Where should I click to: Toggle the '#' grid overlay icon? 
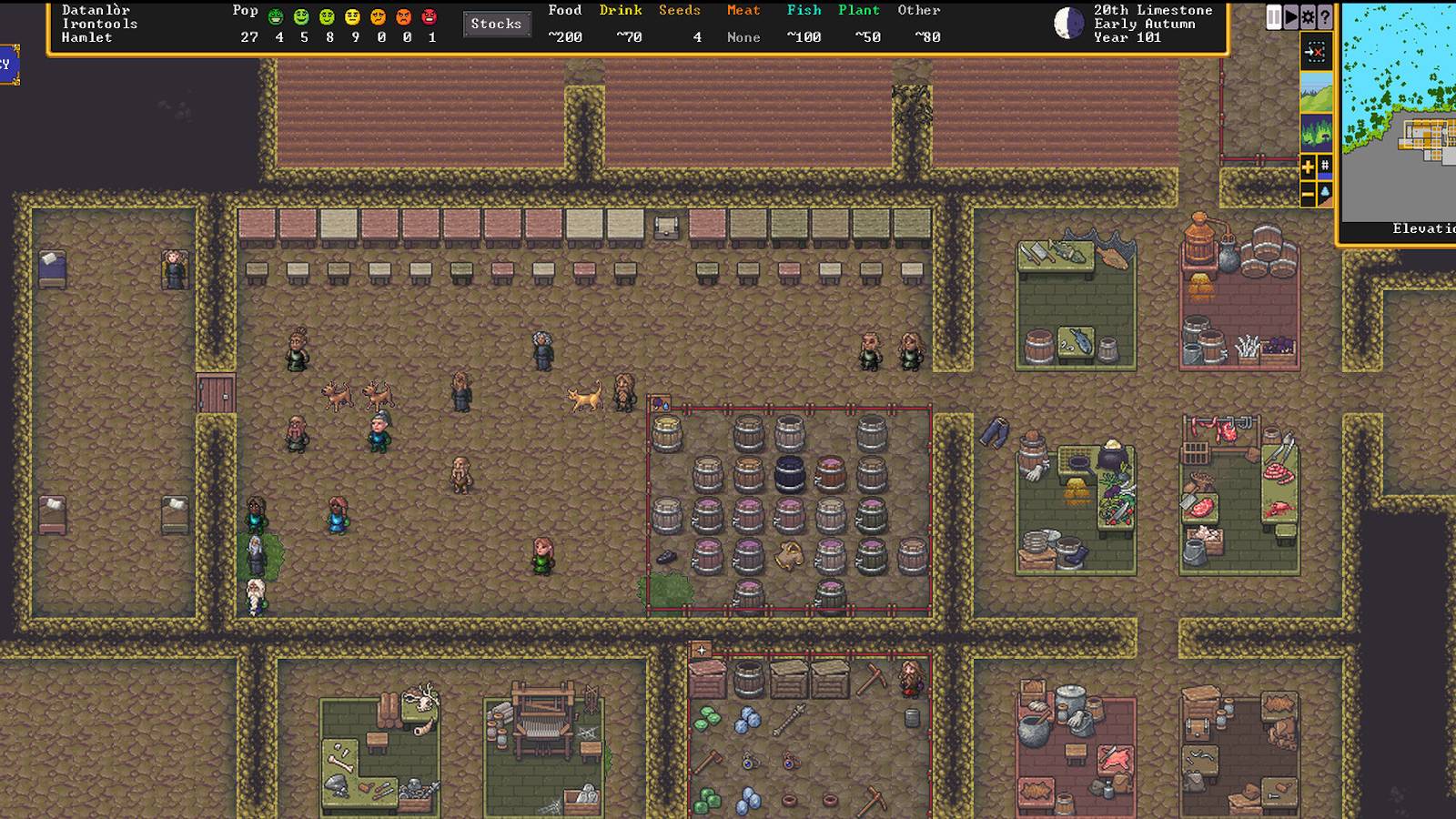(1325, 165)
